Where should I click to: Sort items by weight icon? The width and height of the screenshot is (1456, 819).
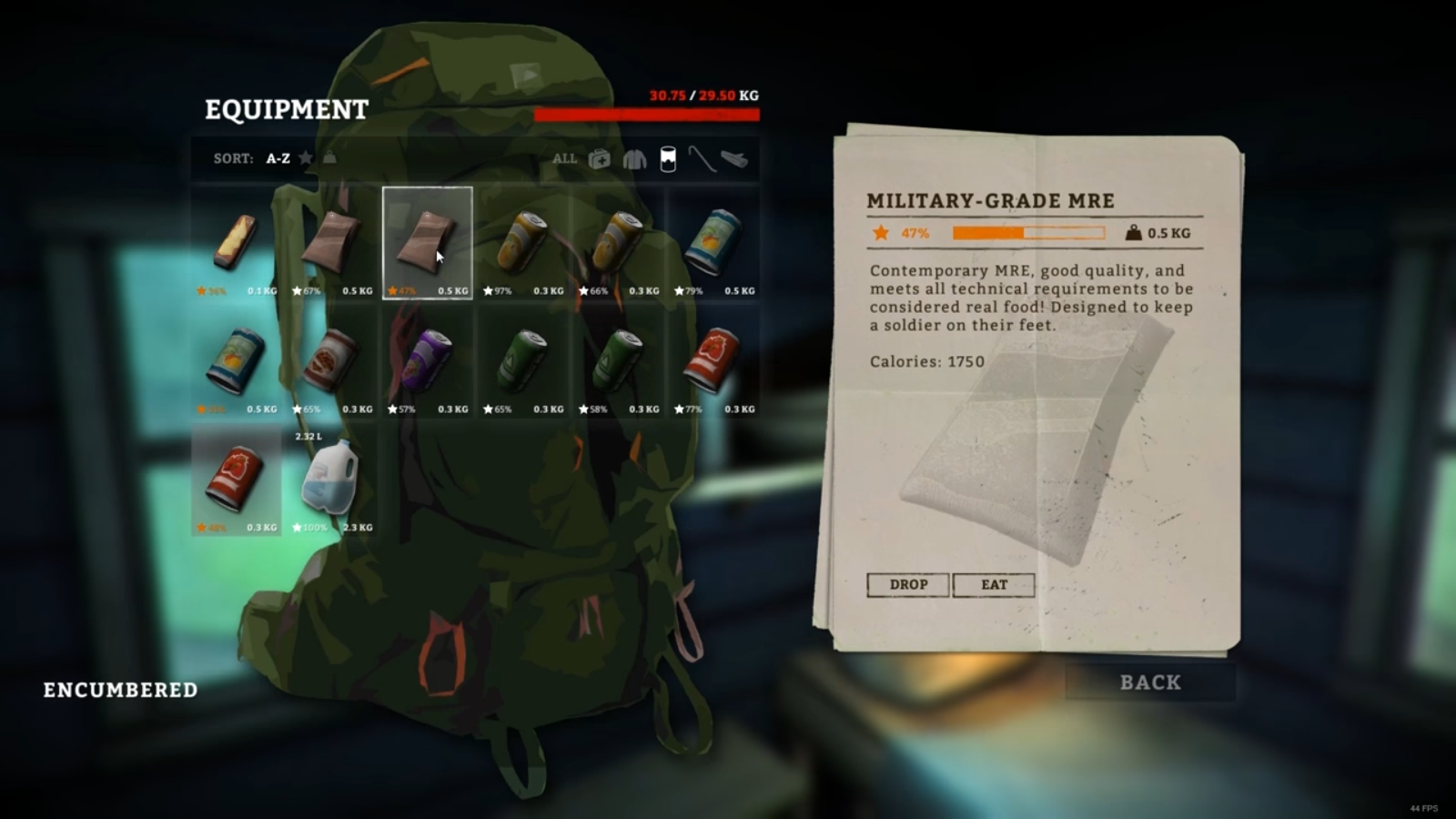coord(329,158)
